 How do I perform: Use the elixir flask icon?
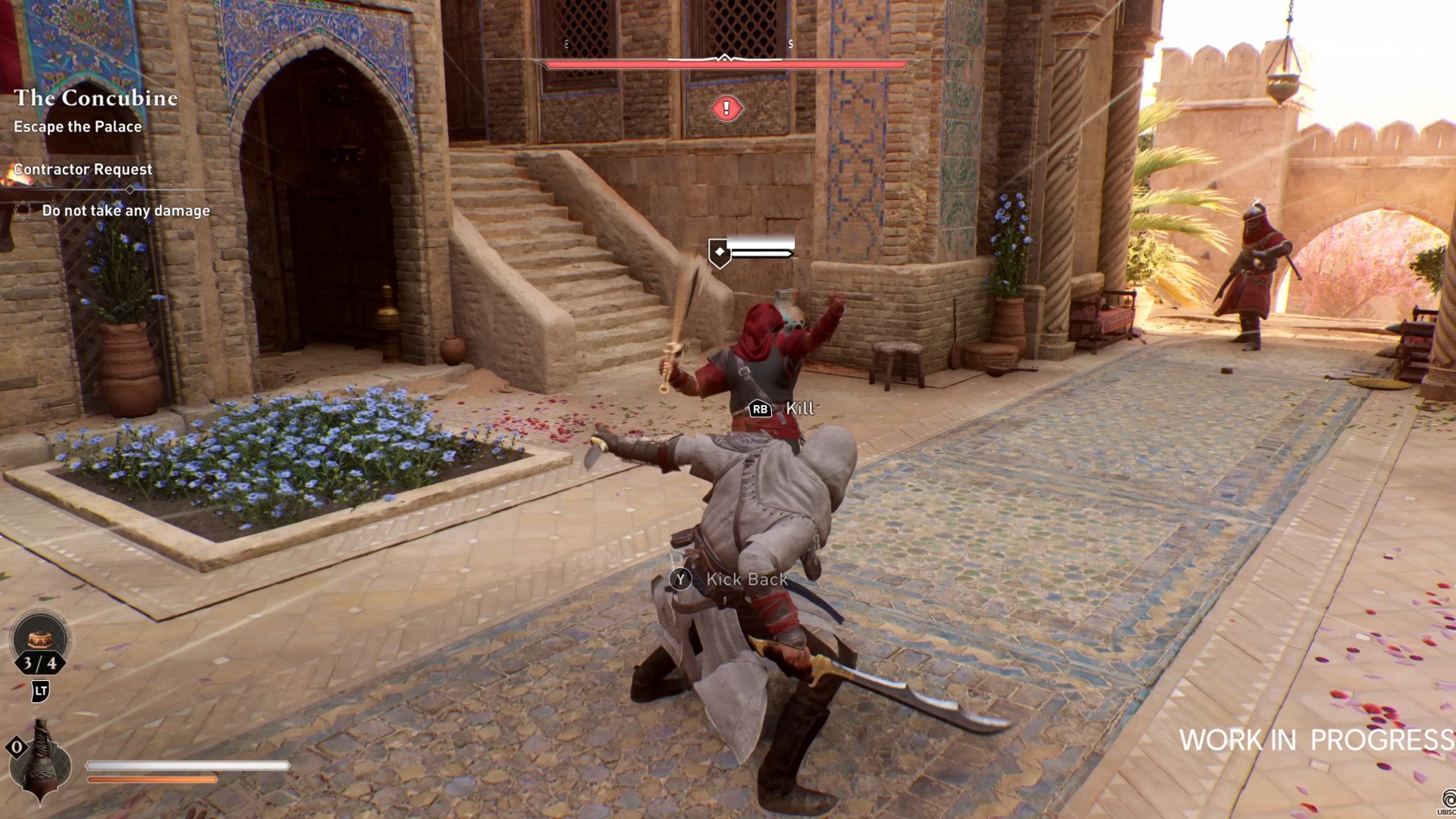pyautogui.click(x=42, y=761)
